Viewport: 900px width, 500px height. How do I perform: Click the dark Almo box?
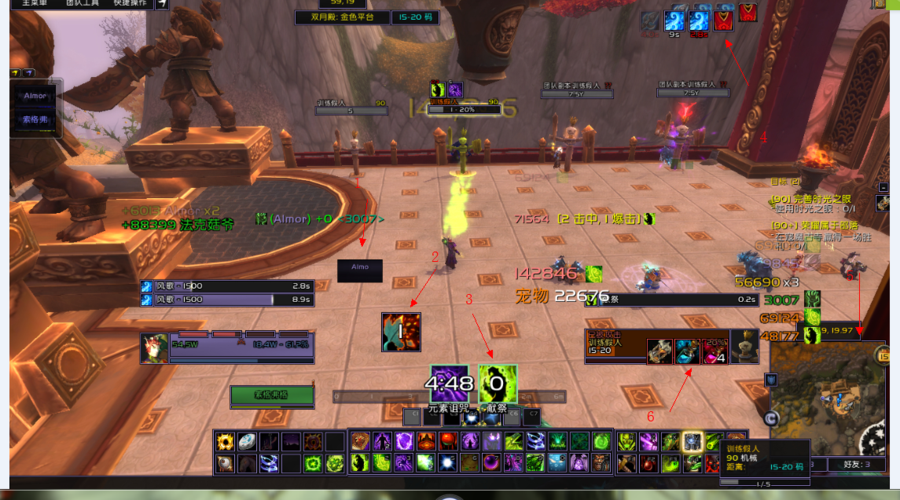[x=360, y=269]
